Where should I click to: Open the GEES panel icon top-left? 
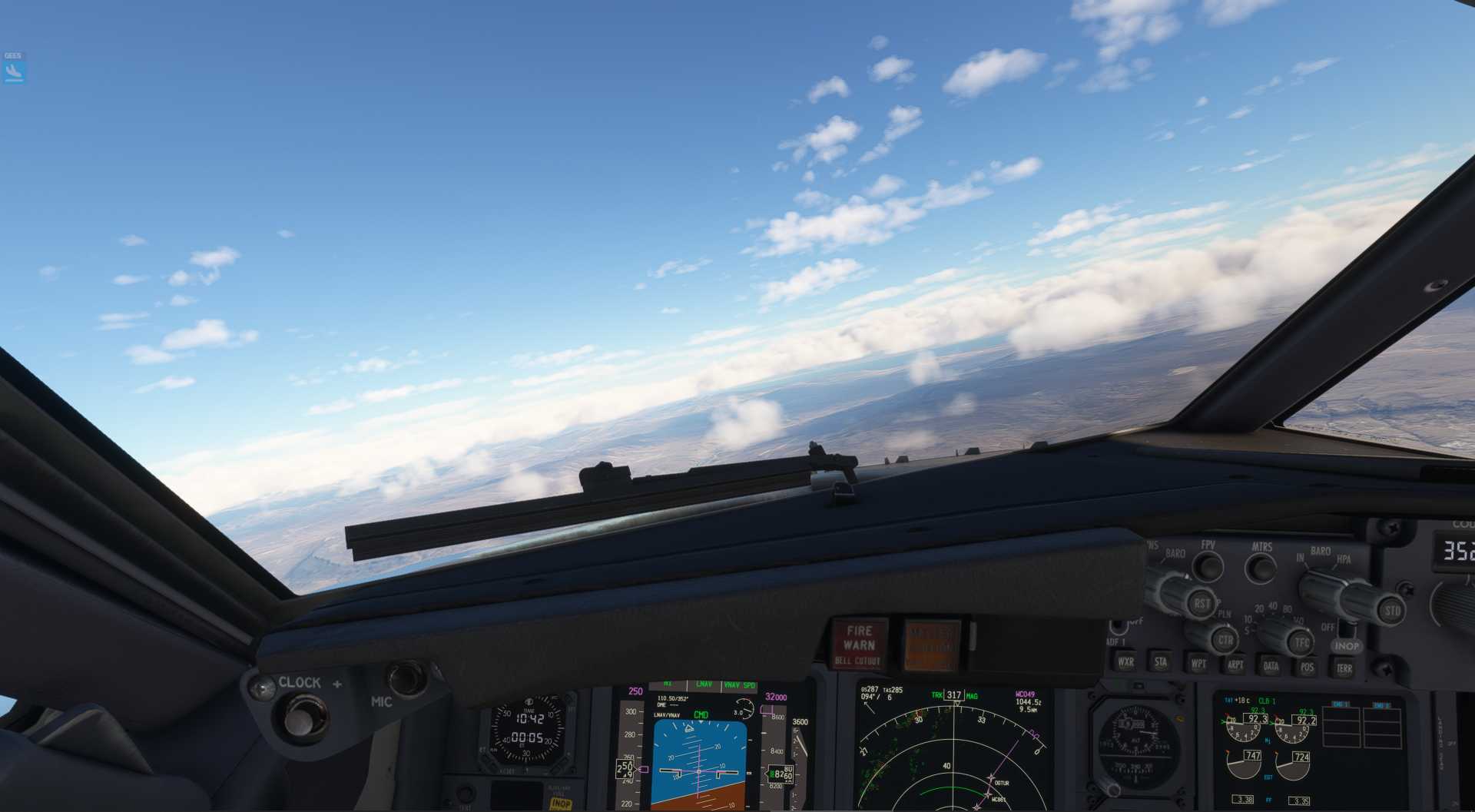(13, 75)
